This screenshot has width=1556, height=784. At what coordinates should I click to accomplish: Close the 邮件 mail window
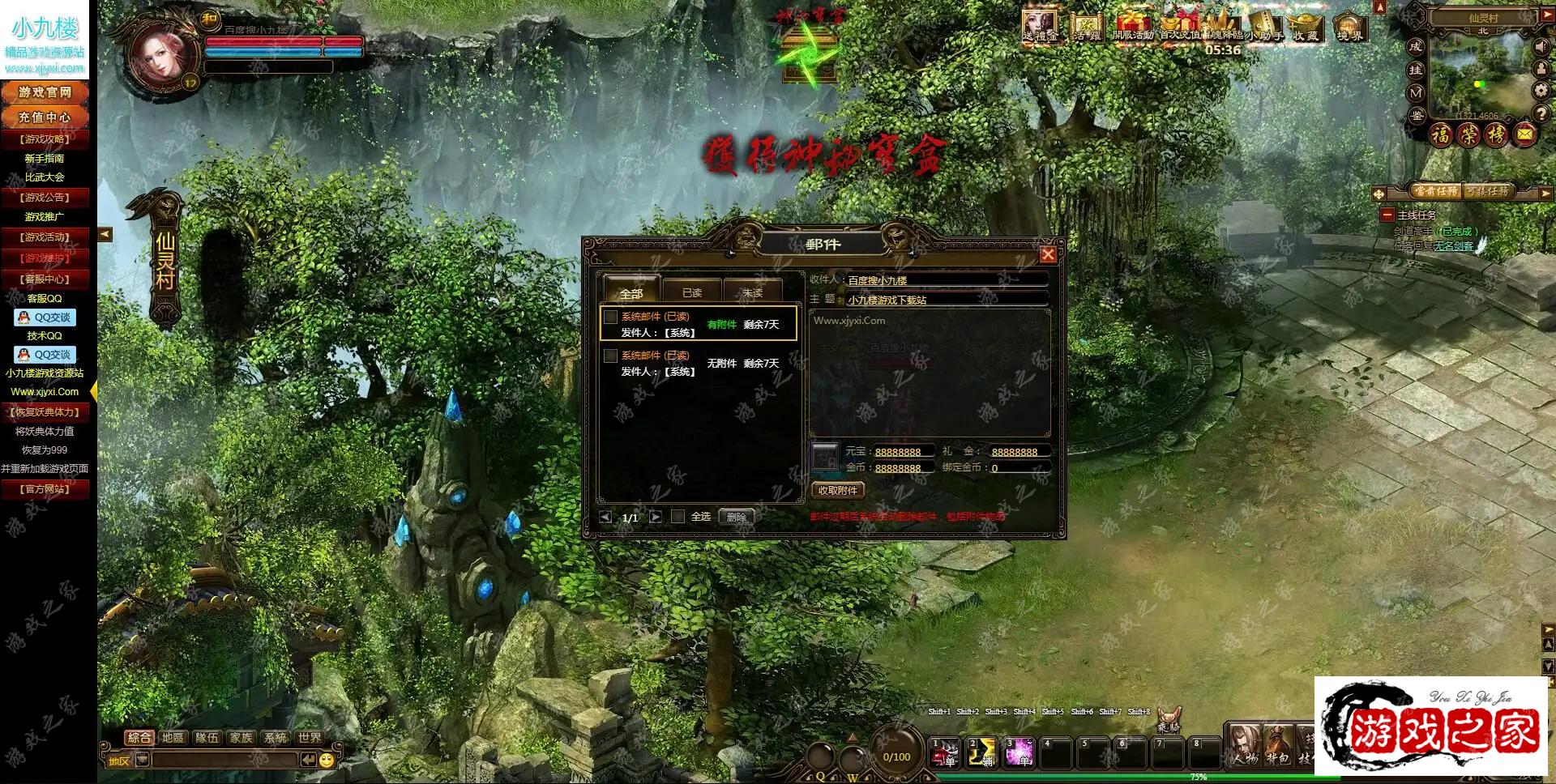[x=1048, y=254]
